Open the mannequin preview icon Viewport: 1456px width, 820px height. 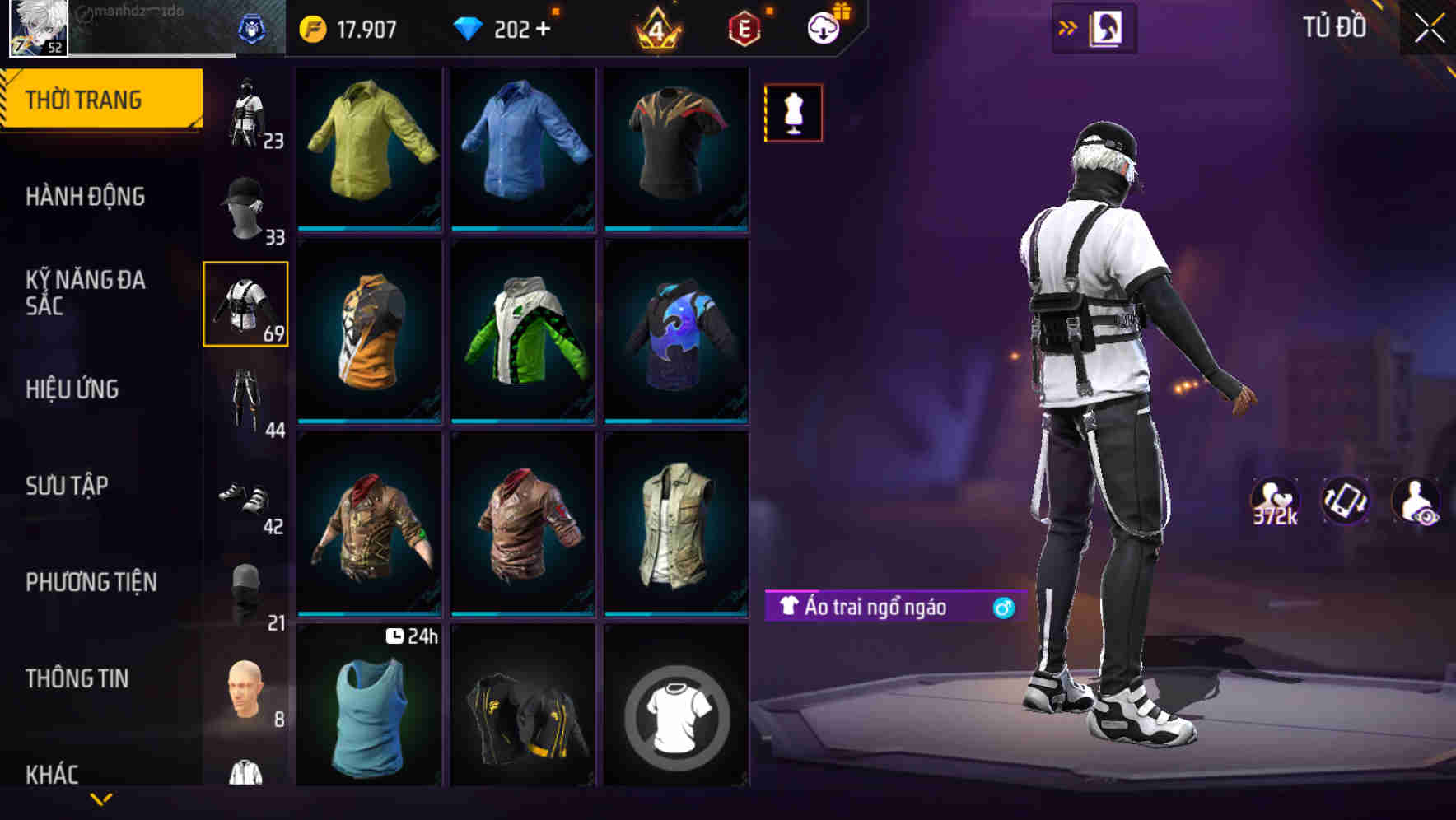pyautogui.click(x=792, y=113)
